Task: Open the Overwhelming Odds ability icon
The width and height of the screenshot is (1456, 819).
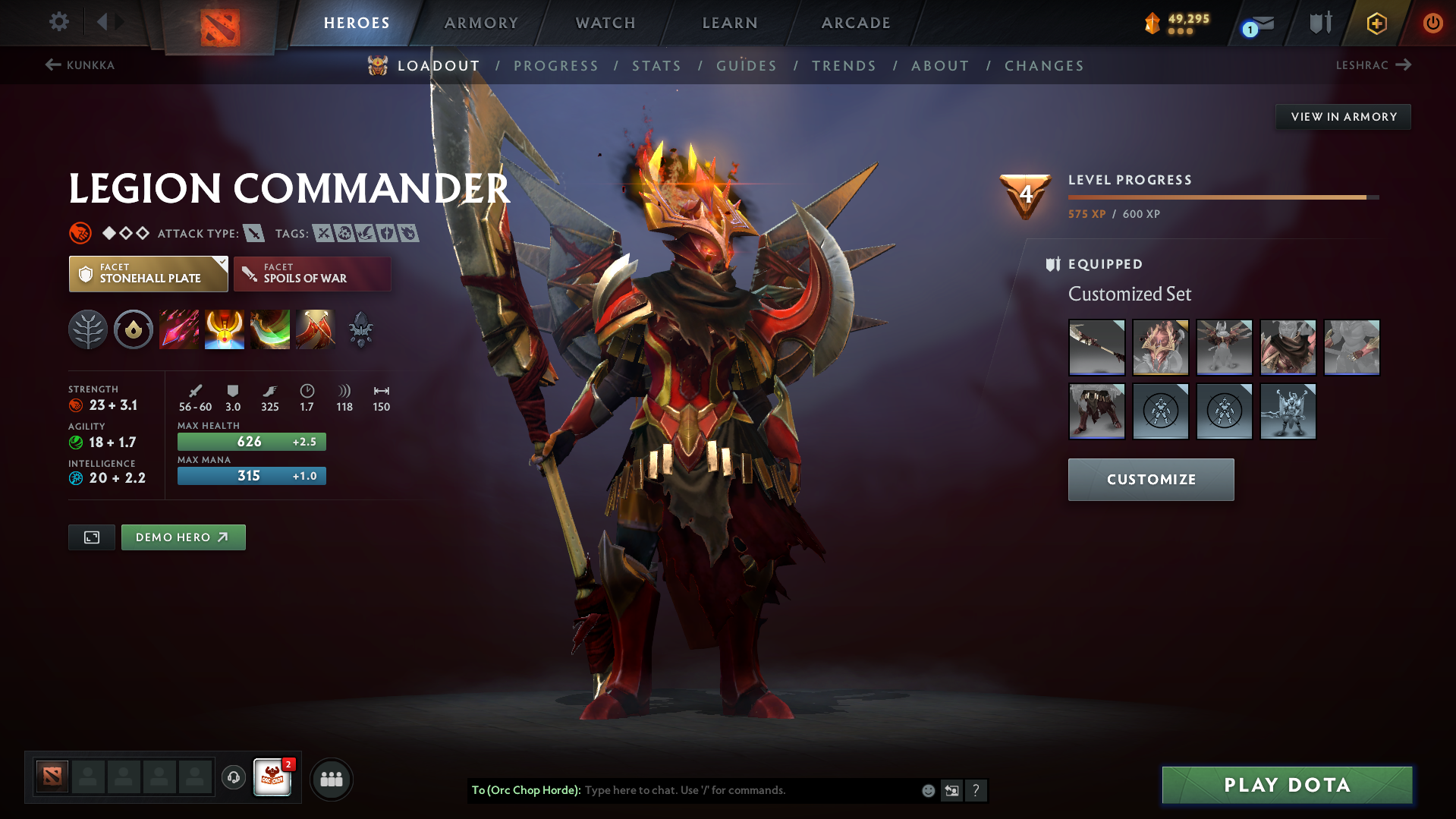Action: pyautogui.click(x=179, y=329)
